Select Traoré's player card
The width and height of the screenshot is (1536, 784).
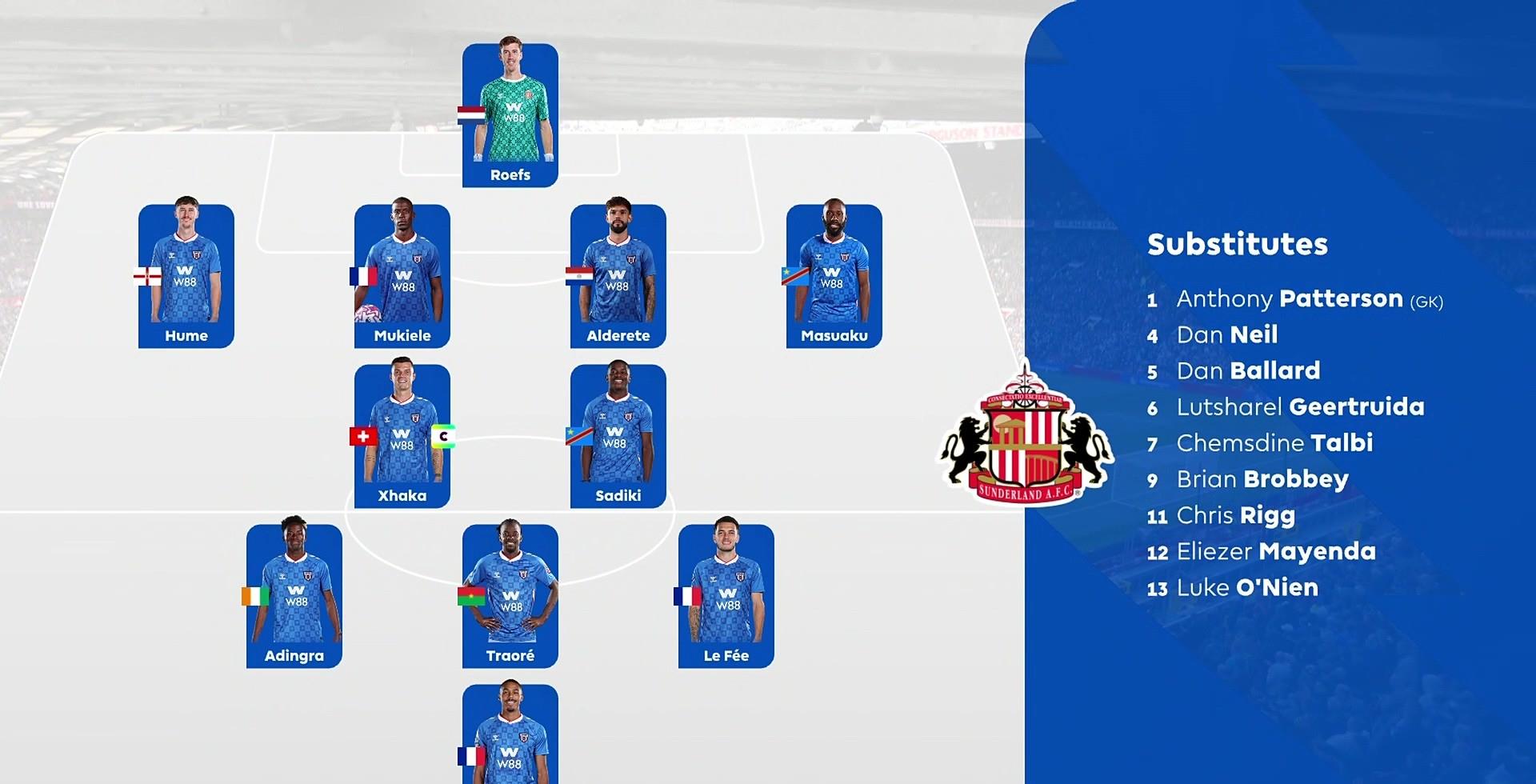[510, 596]
